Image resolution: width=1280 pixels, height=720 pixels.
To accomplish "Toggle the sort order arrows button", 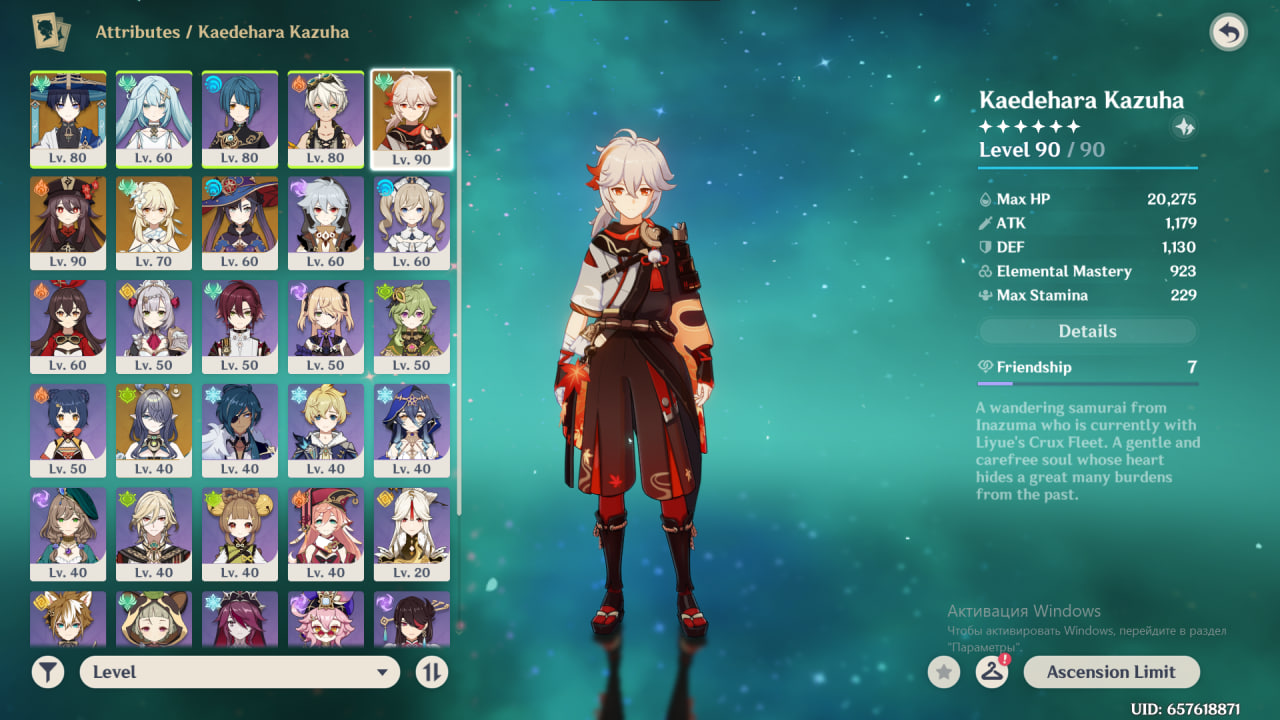I will pos(431,672).
